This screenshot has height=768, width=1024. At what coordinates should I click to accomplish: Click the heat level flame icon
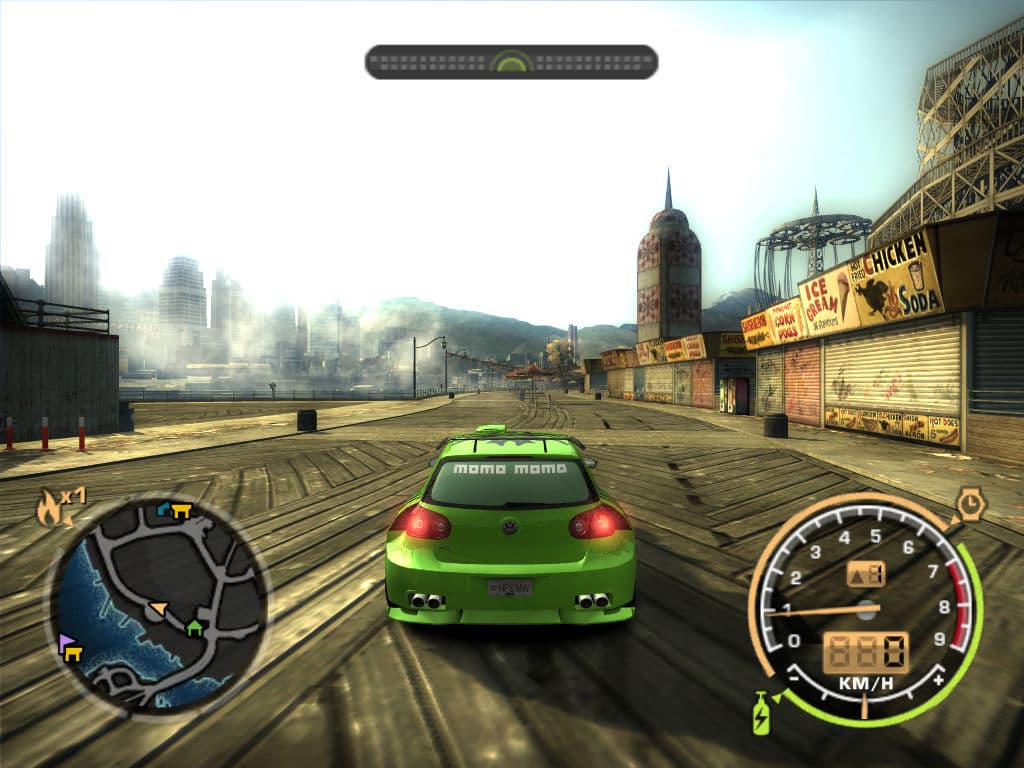(50, 508)
